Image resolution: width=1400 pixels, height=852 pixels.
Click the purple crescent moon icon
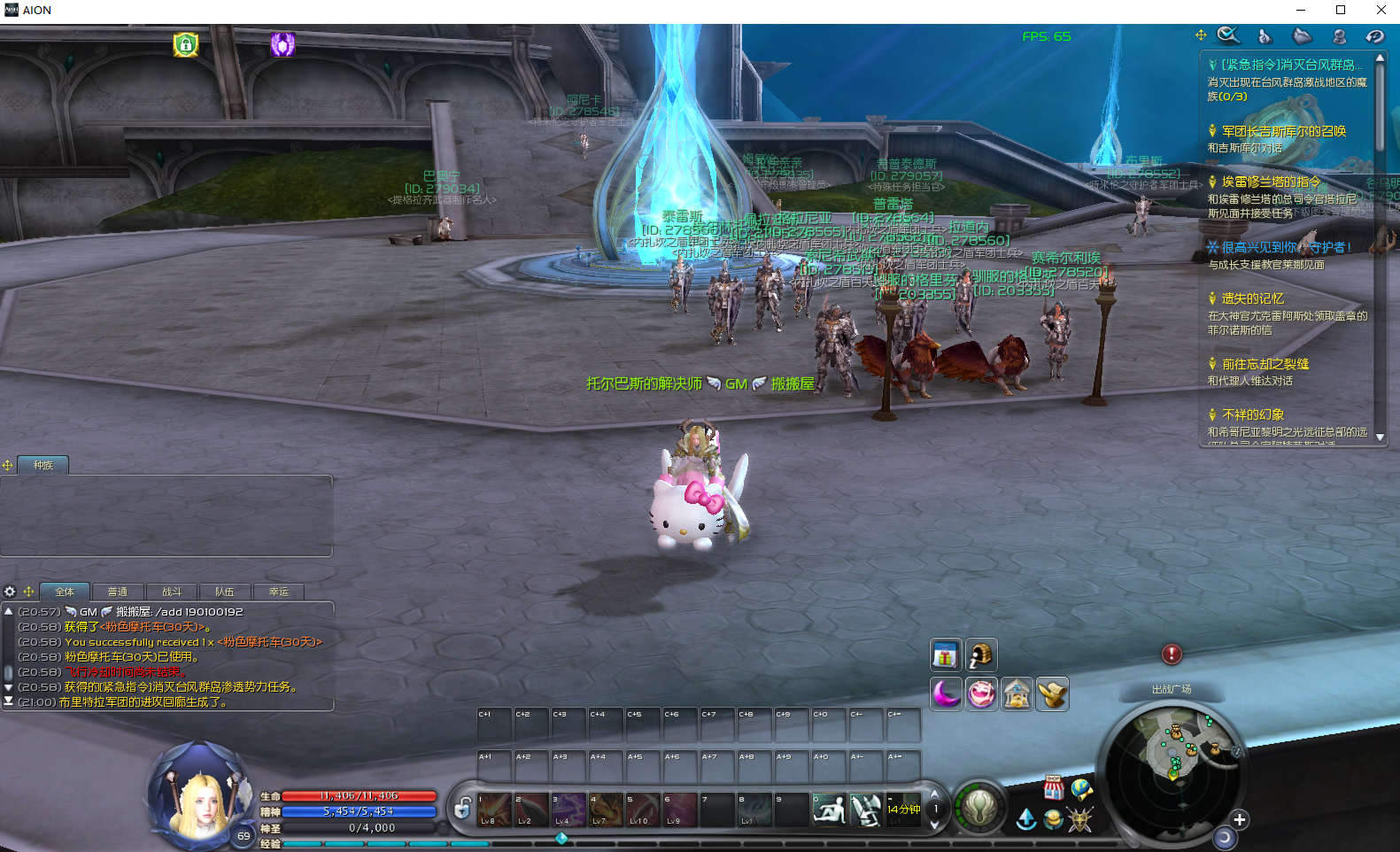point(945,693)
